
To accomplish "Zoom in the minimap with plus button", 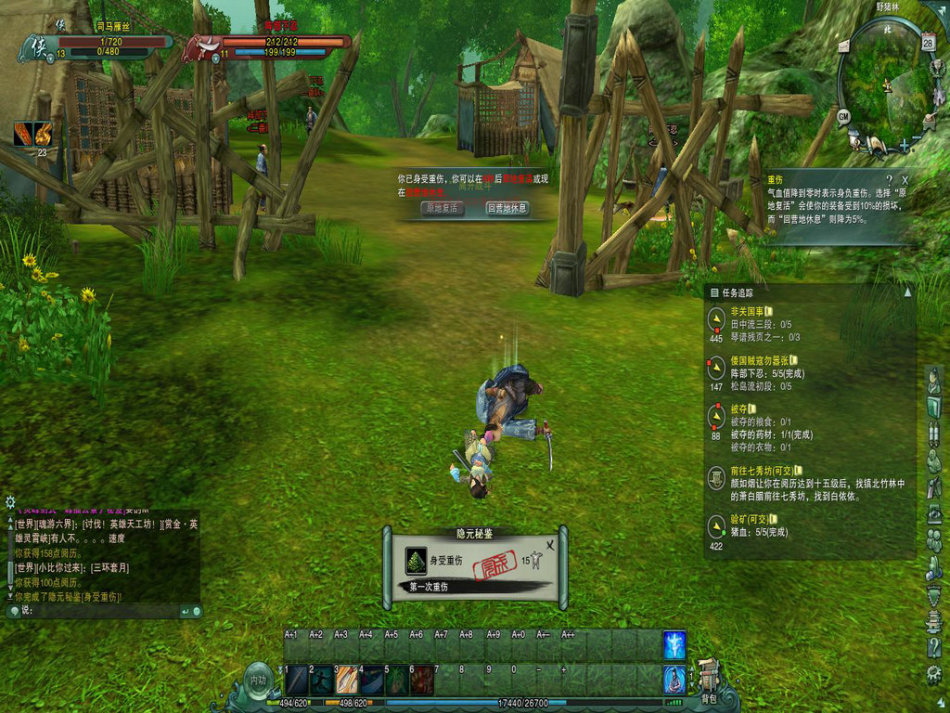I will (x=904, y=146).
